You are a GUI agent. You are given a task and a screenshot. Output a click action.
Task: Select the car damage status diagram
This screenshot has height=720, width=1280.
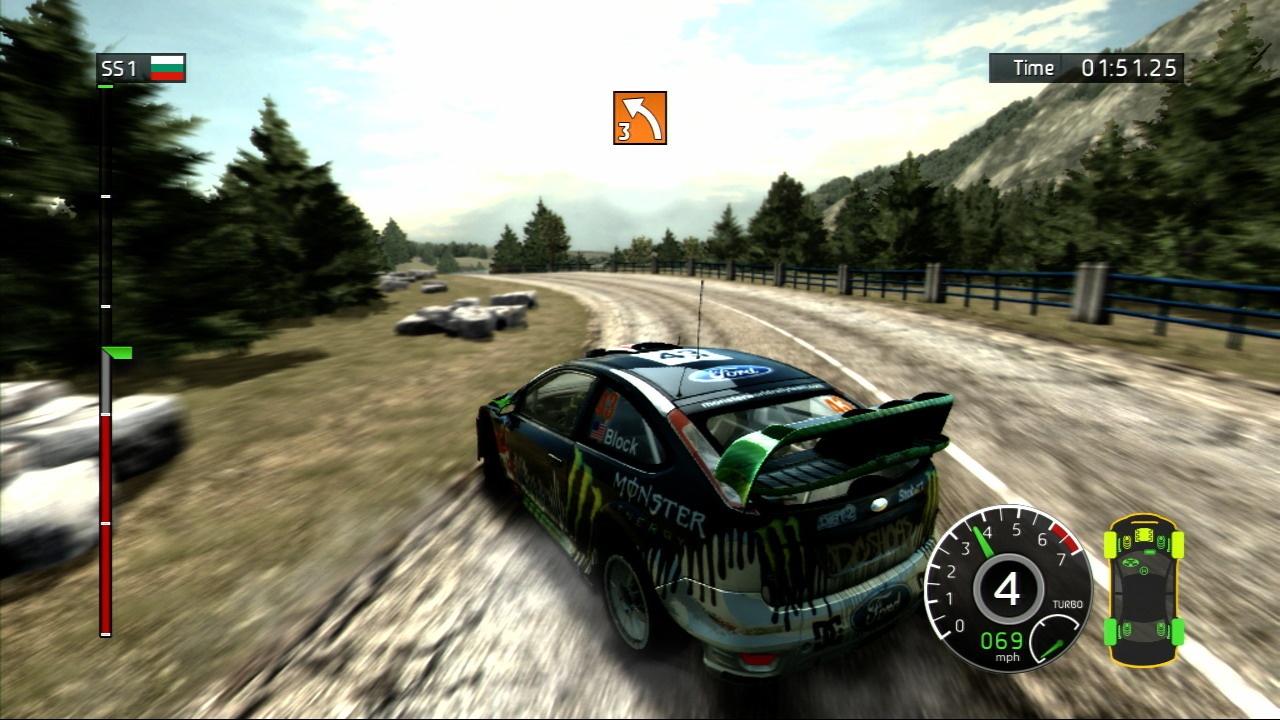[x=1144, y=589]
